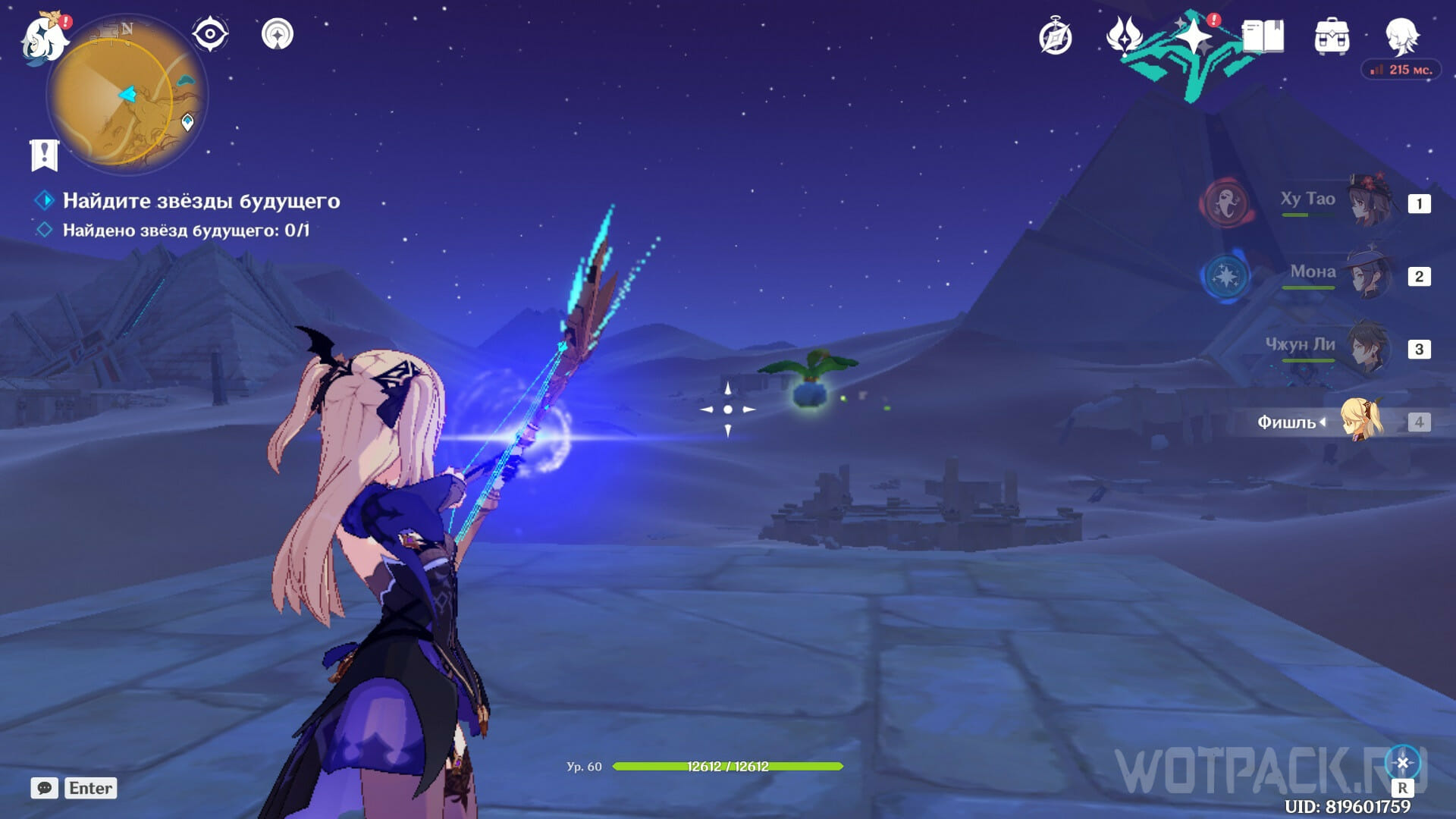Open the adventurer compass icon
This screenshot has width=1456, height=819.
coord(1055,37)
